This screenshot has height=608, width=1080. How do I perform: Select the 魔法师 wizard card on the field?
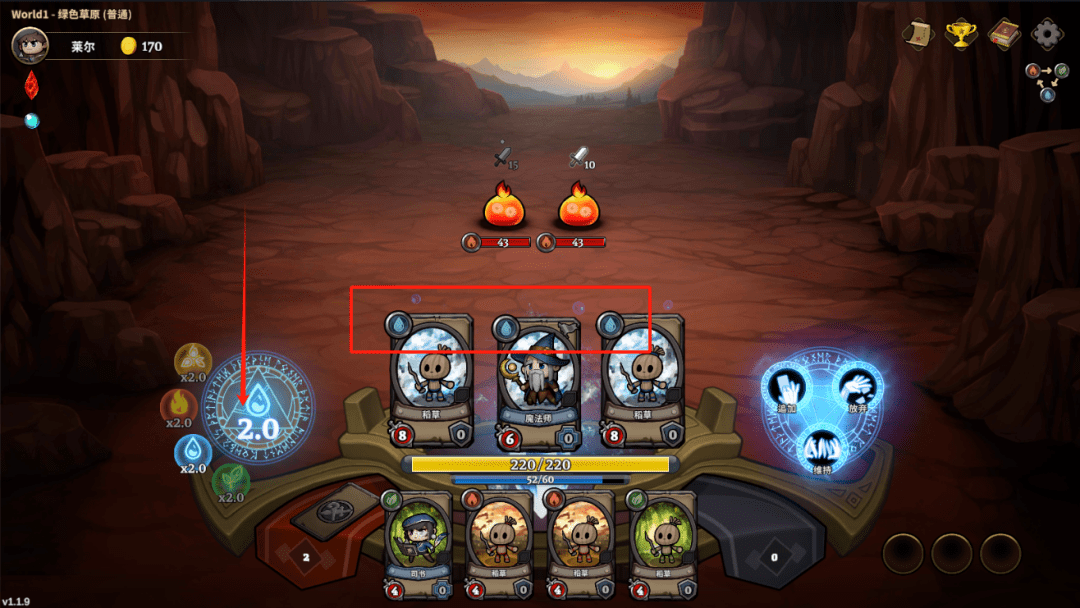point(537,382)
